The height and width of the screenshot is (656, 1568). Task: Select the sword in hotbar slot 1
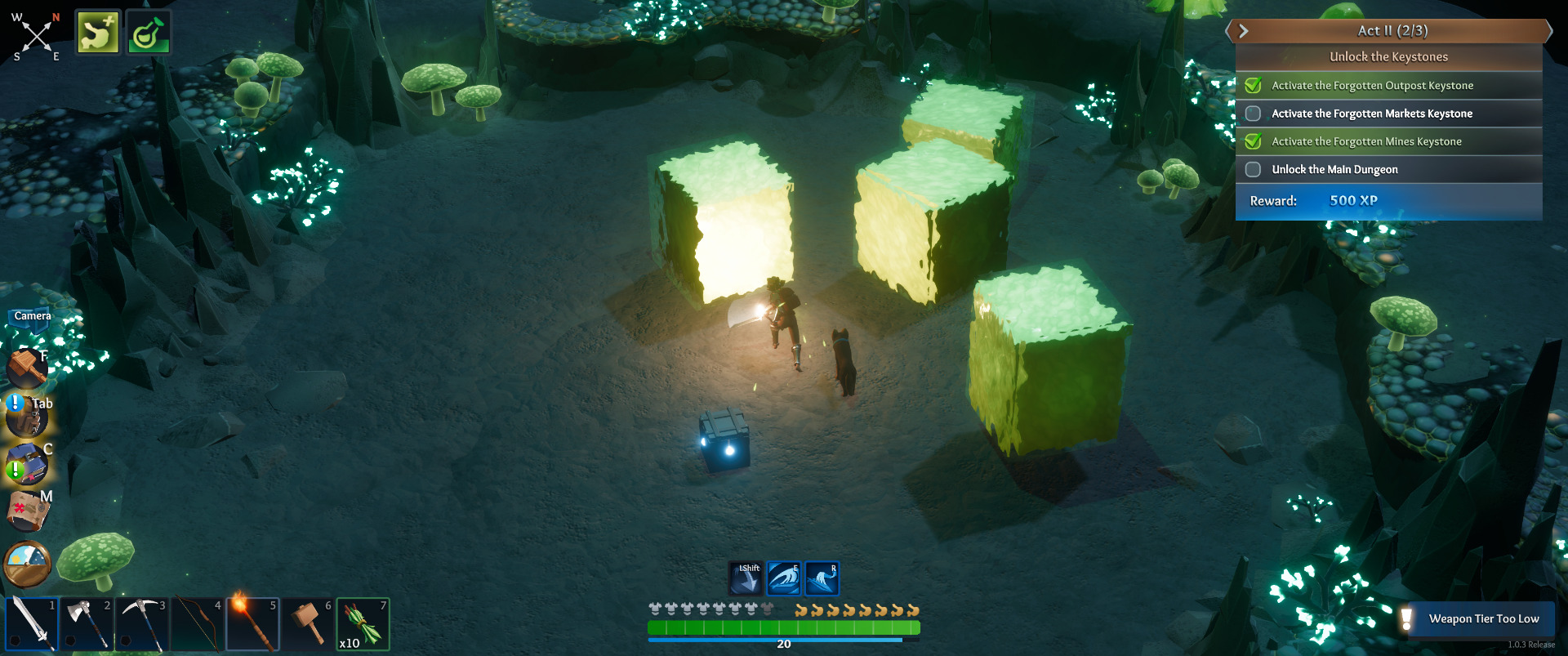click(31, 624)
